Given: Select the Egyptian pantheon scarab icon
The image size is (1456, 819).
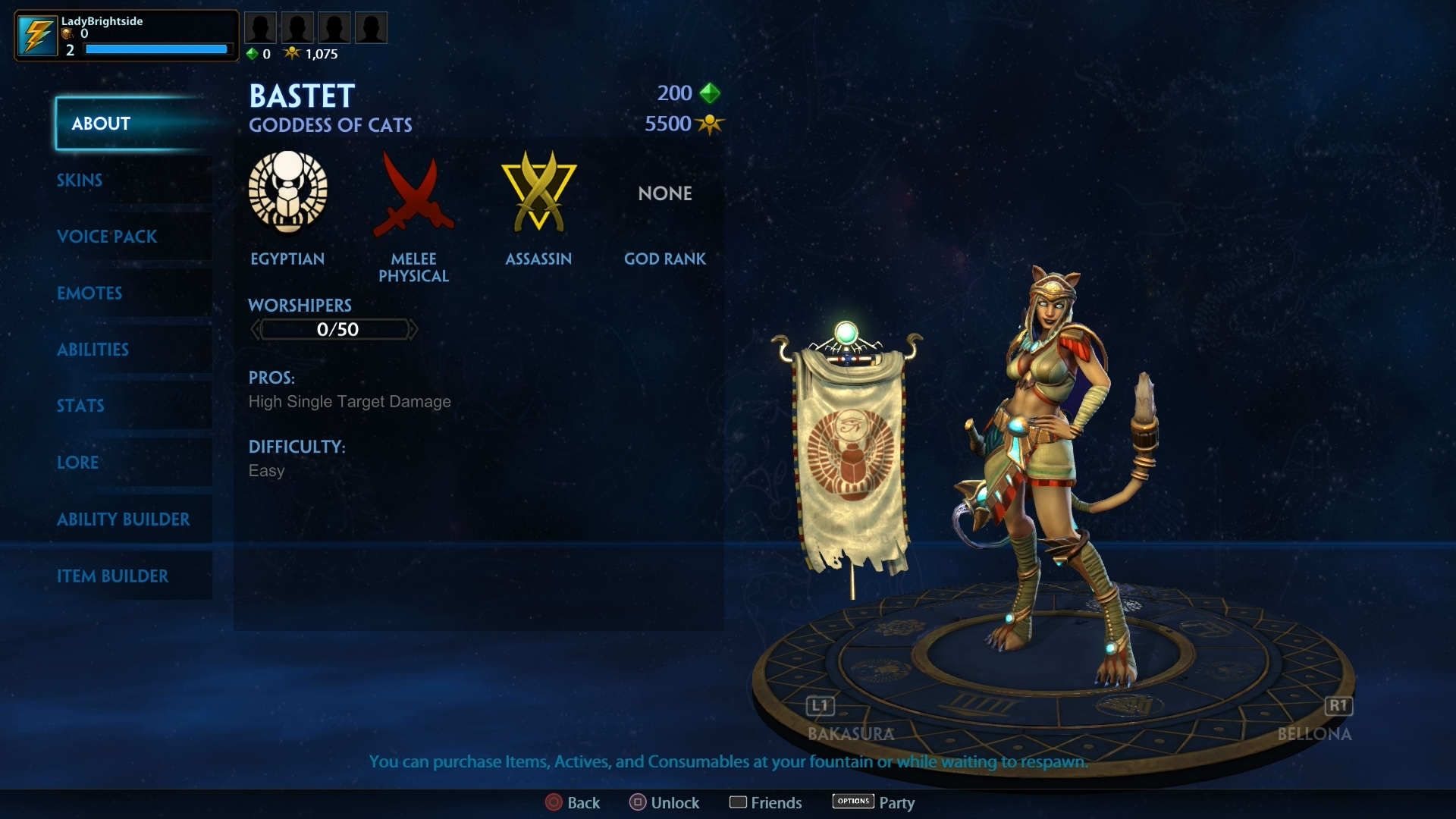Looking at the screenshot, I should (288, 193).
